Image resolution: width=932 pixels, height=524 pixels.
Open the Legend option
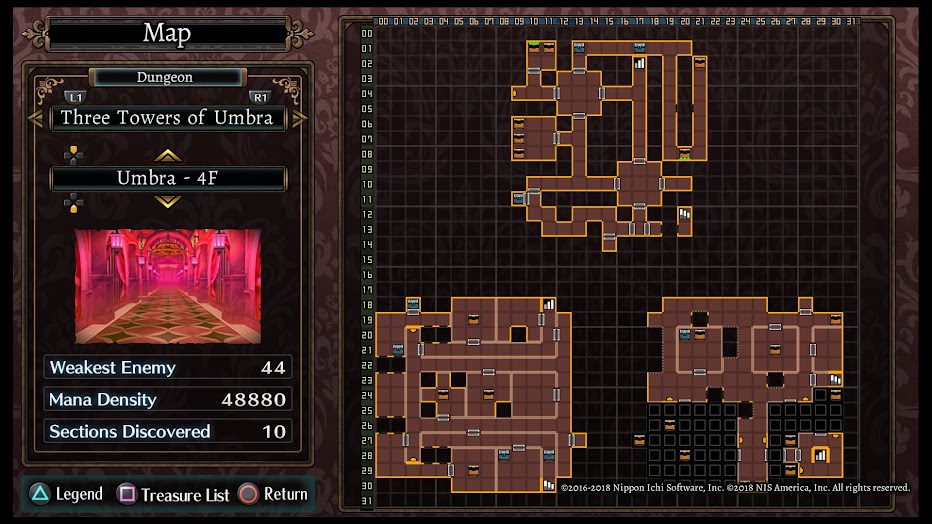[66, 494]
